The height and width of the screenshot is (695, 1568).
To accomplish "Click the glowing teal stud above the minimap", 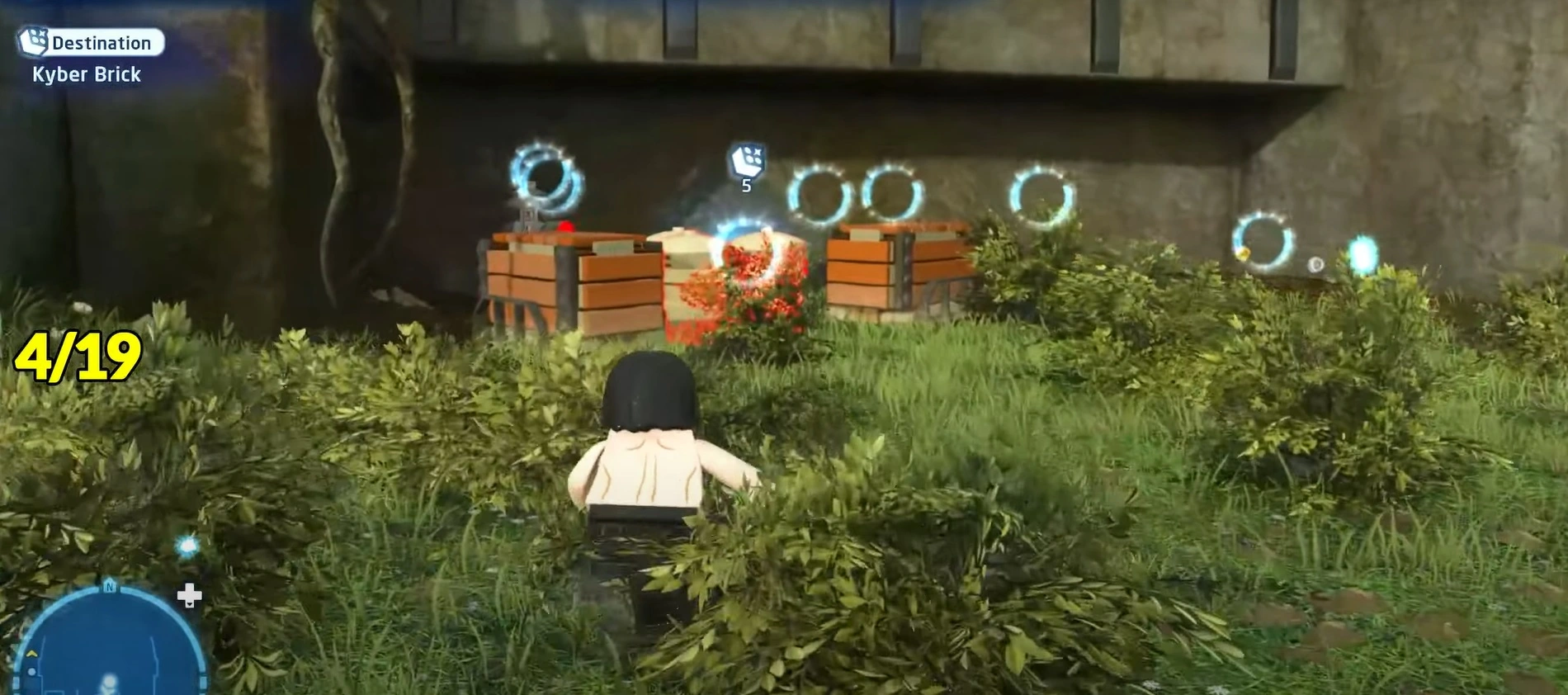I will pyautogui.click(x=187, y=546).
